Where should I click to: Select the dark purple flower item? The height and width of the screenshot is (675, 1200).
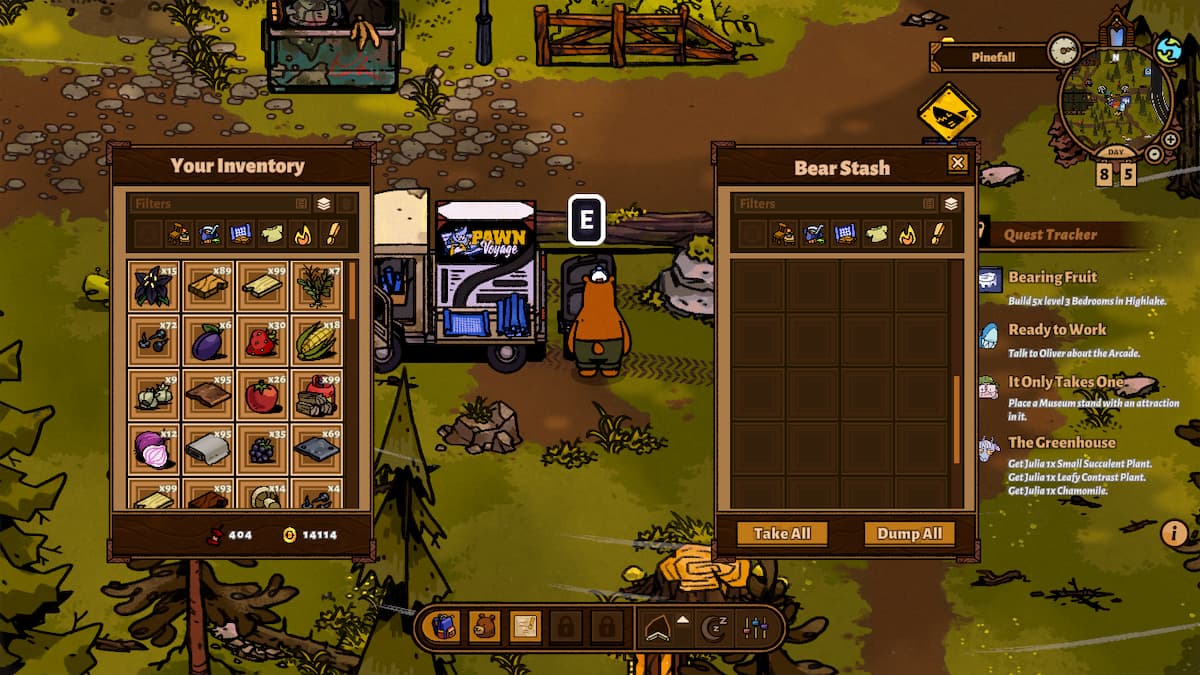coord(154,288)
